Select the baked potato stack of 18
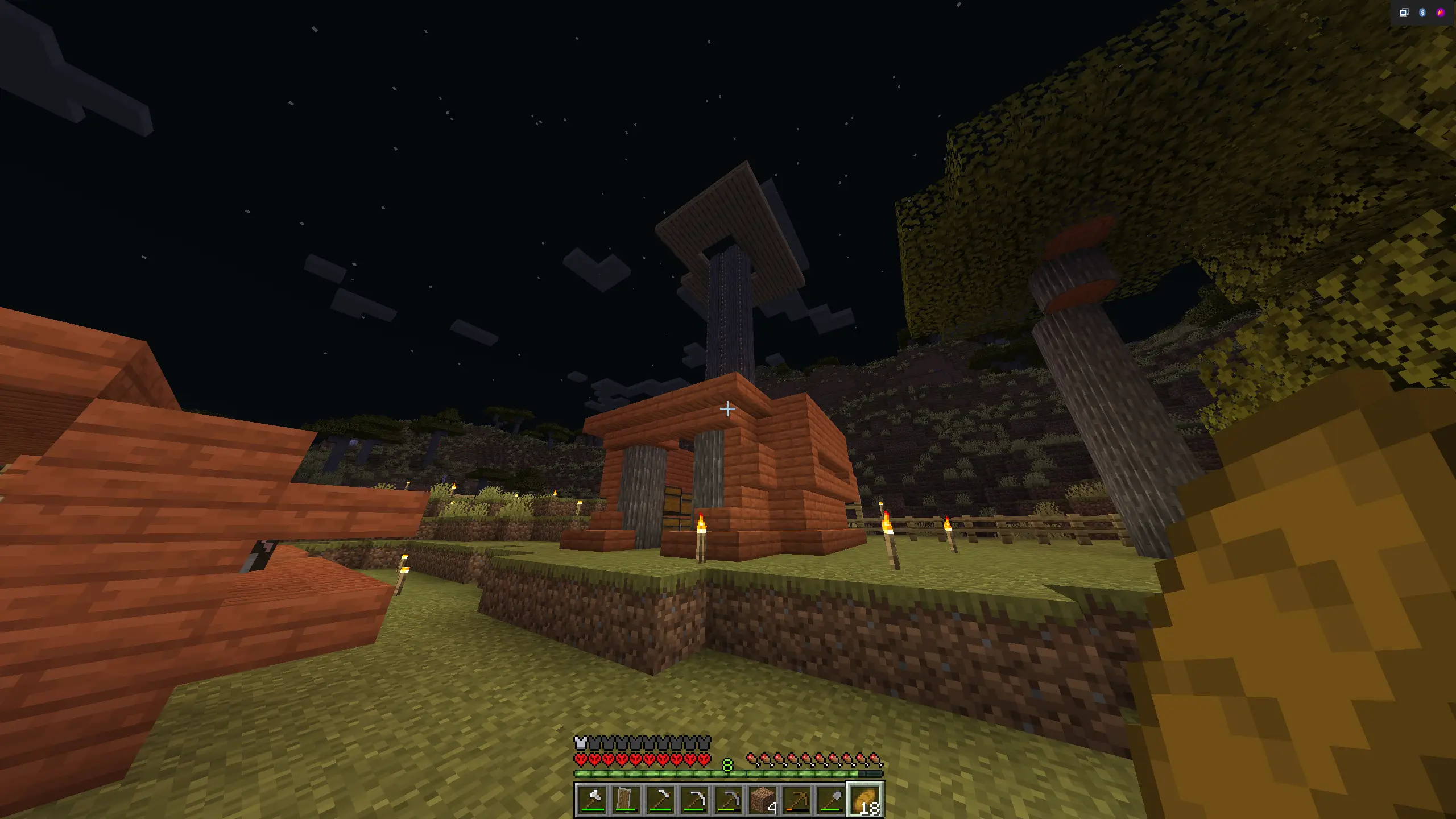 865,800
